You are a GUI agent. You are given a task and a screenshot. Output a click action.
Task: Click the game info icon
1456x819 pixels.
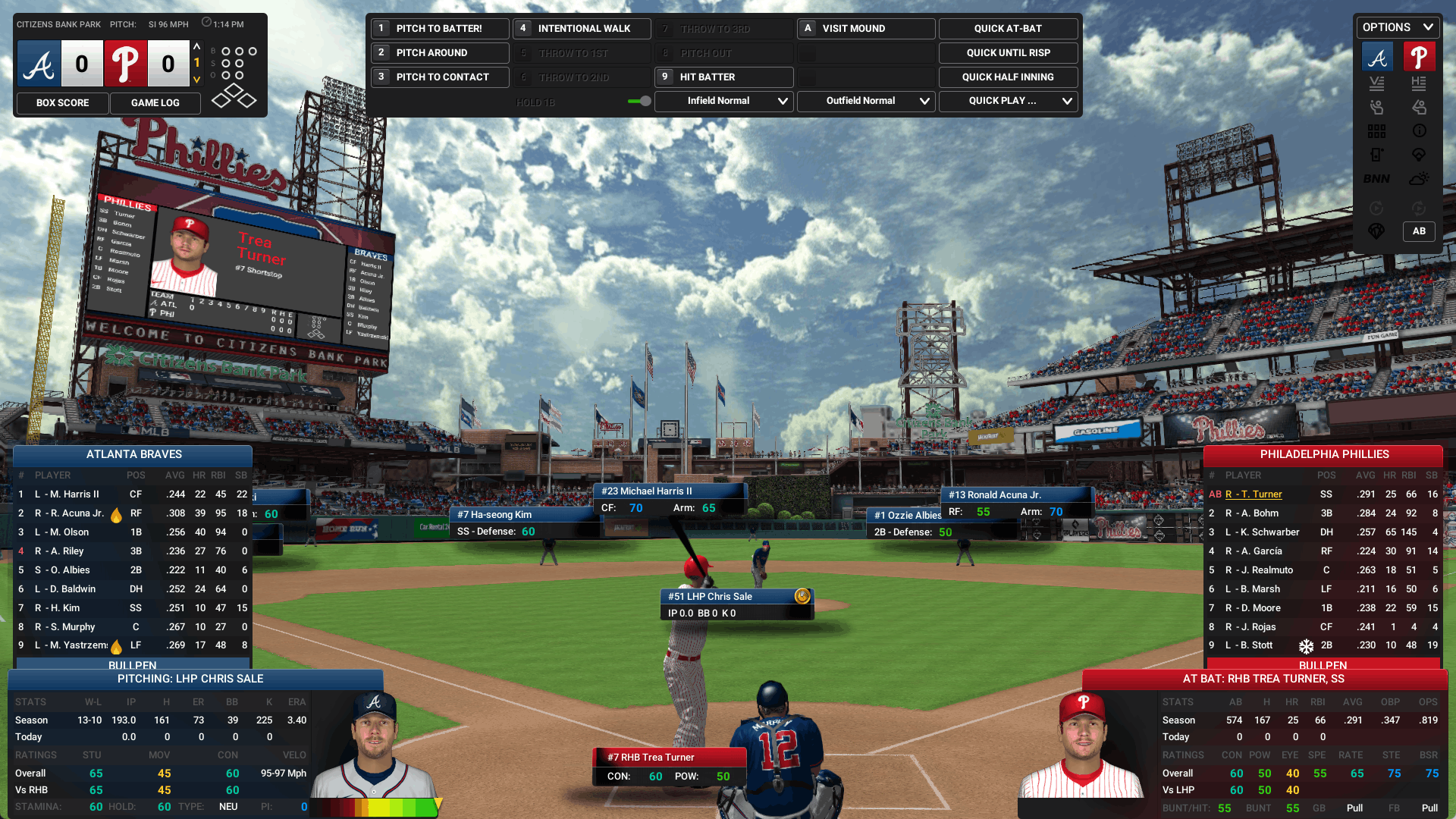tap(1419, 130)
